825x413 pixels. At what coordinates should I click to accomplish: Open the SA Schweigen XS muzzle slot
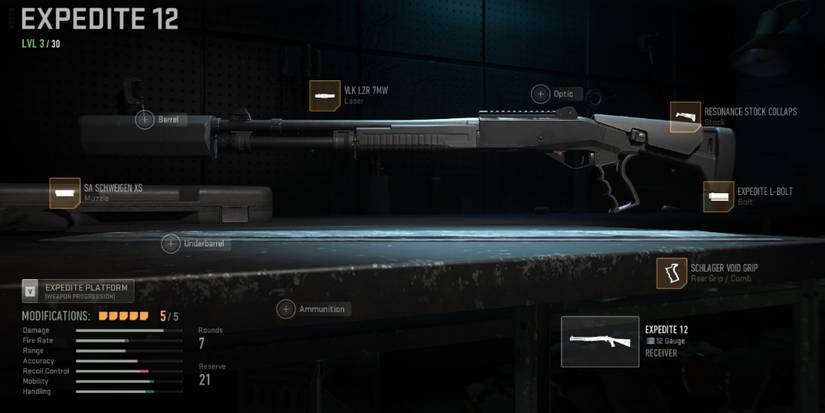(65, 193)
